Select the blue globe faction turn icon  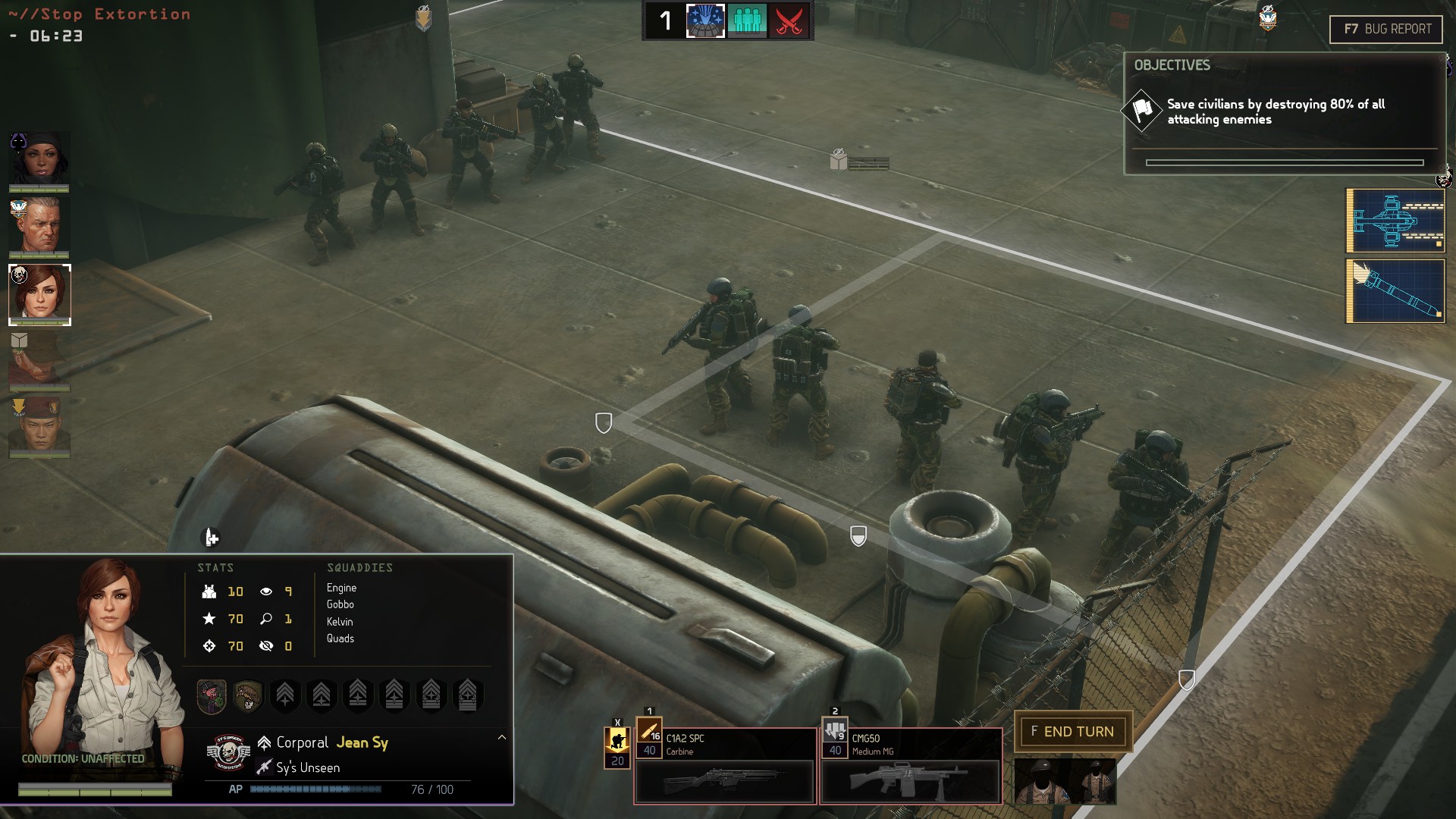(705, 20)
